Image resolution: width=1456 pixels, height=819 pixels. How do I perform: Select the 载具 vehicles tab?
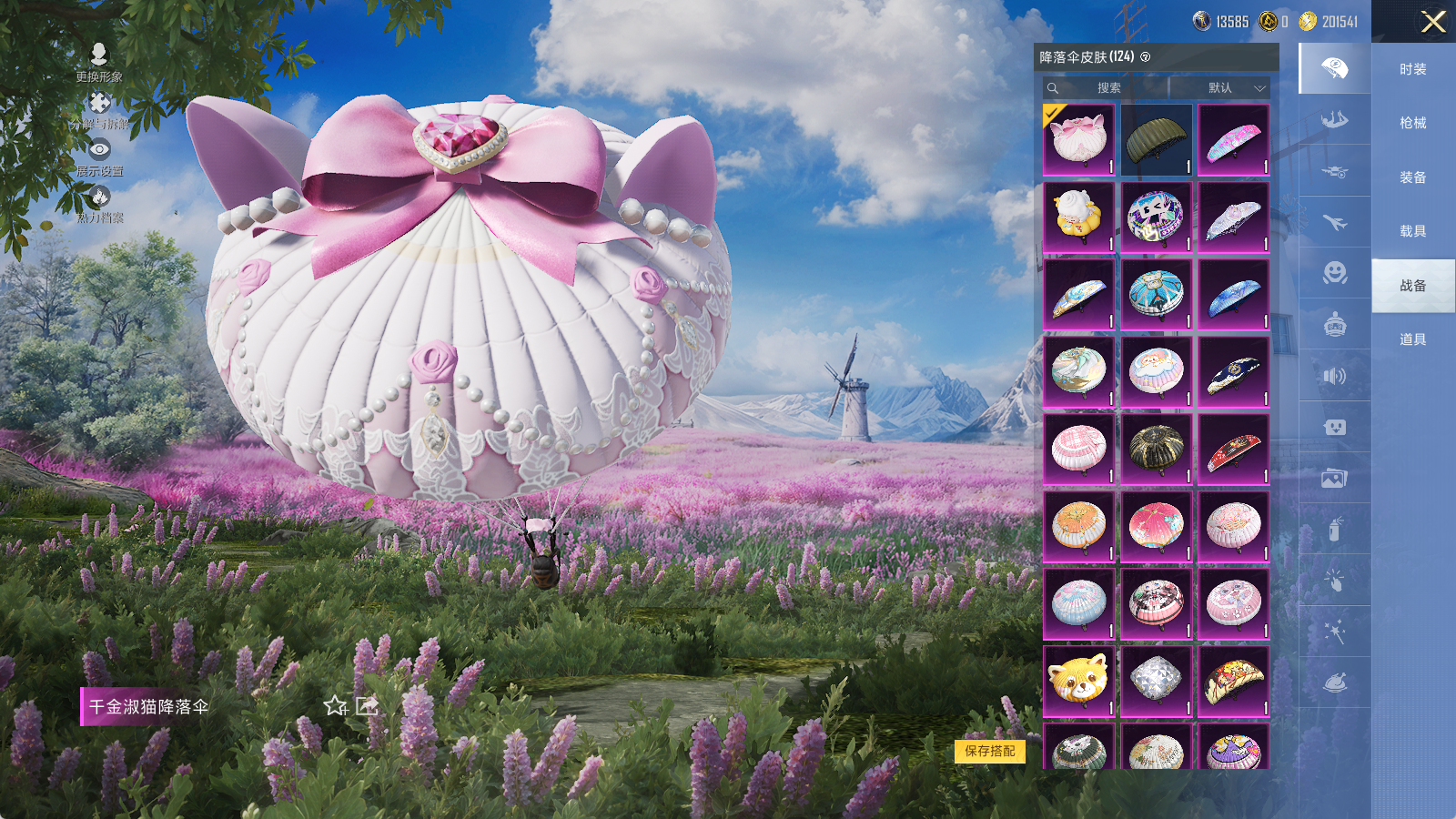1412,231
